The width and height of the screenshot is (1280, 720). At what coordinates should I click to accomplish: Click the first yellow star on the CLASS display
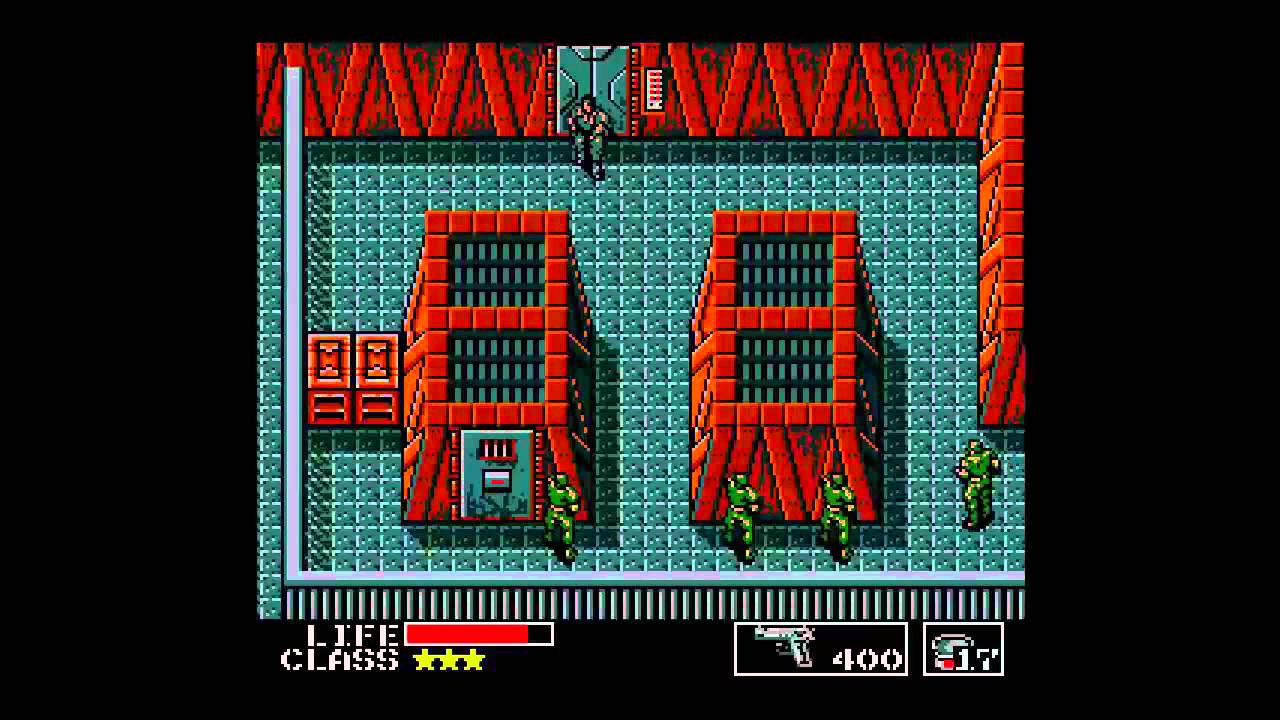[424, 660]
